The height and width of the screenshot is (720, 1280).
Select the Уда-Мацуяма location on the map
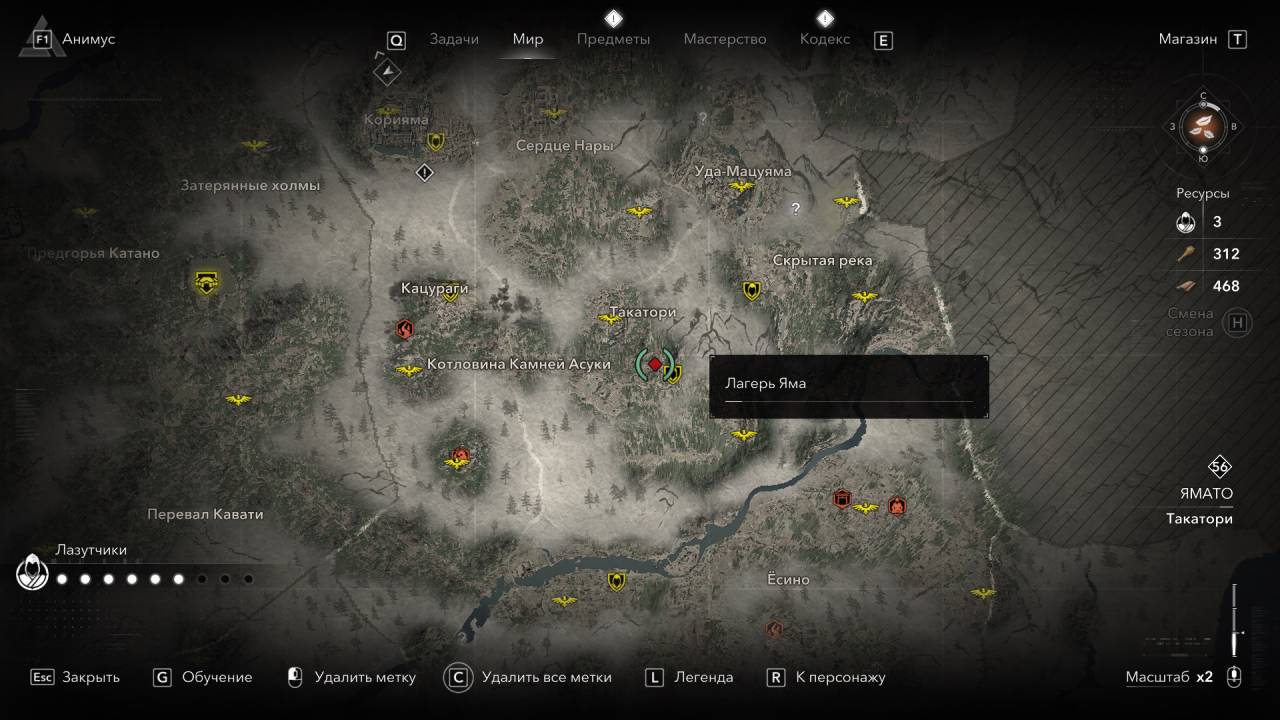click(x=743, y=171)
